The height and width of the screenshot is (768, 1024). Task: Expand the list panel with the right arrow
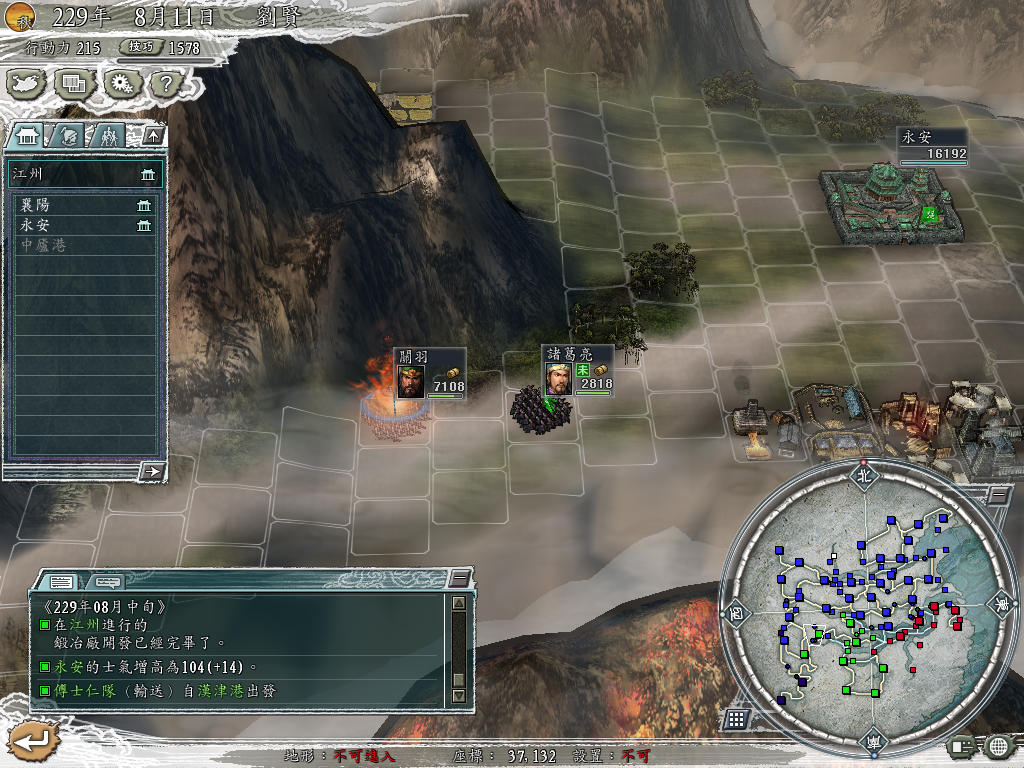click(152, 470)
